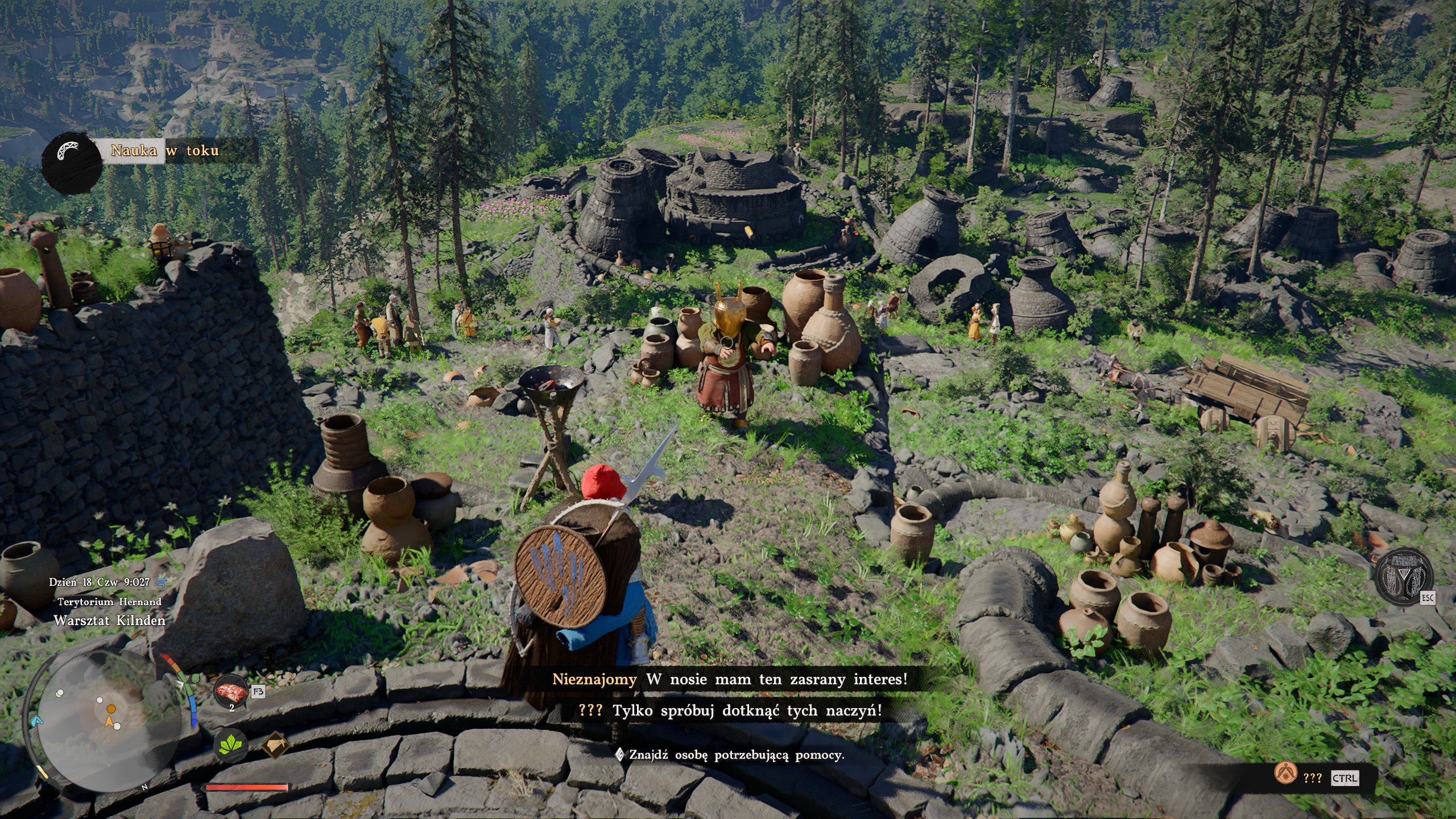The width and height of the screenshot is (1456, 819).
Task: Click the blue horse marker on minimap
Action: point(35,720)
